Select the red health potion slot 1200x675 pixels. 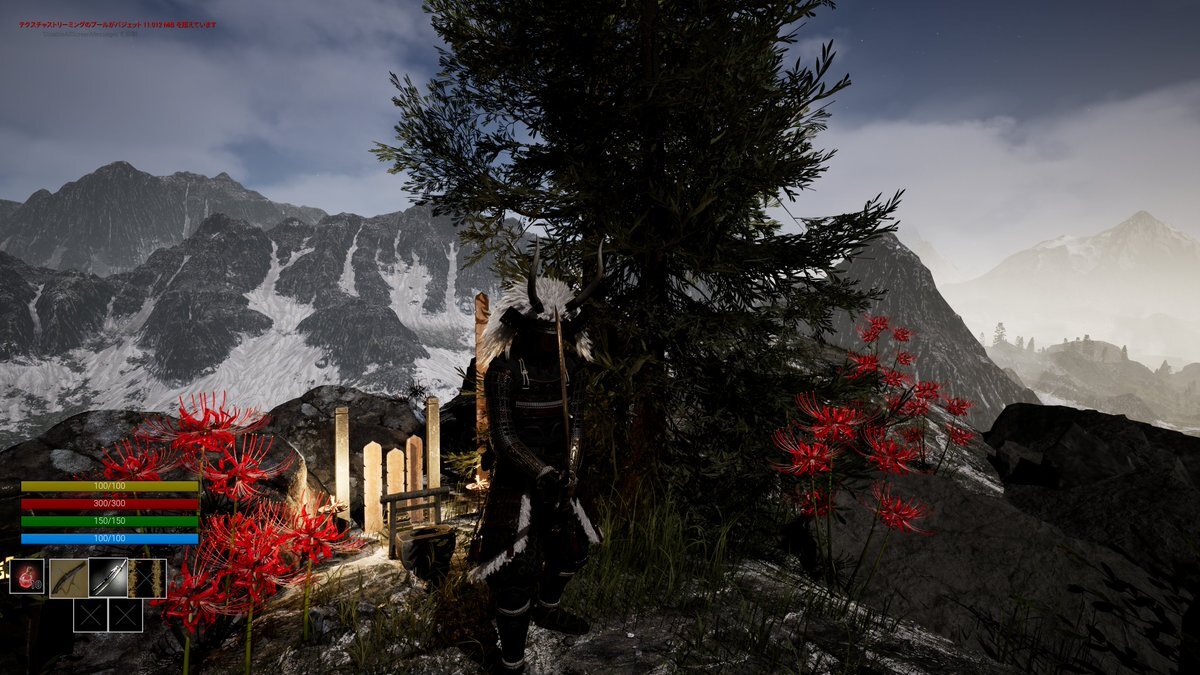(x=27, y=577)
